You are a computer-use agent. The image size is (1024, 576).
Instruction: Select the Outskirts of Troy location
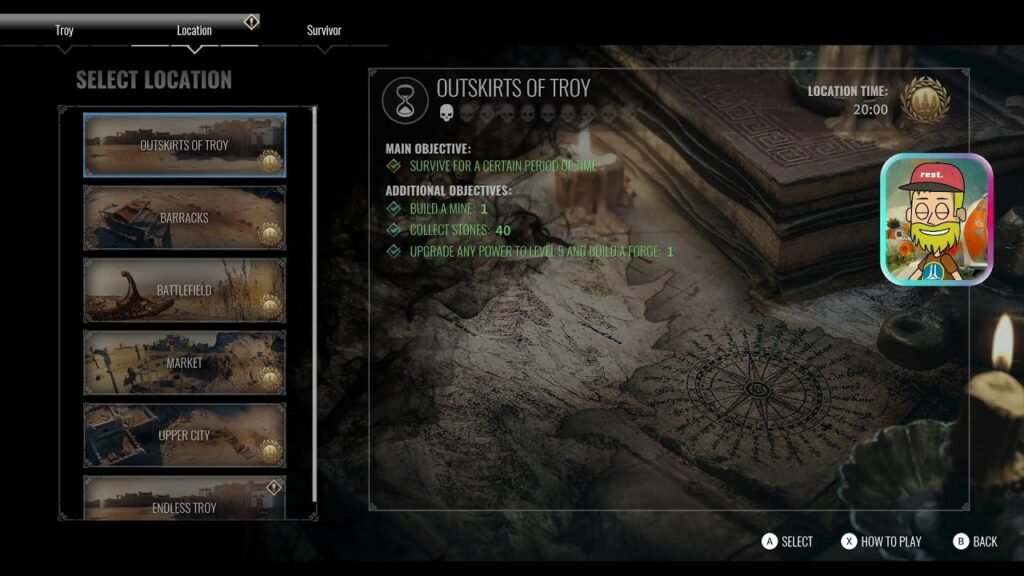pos(184,145)
